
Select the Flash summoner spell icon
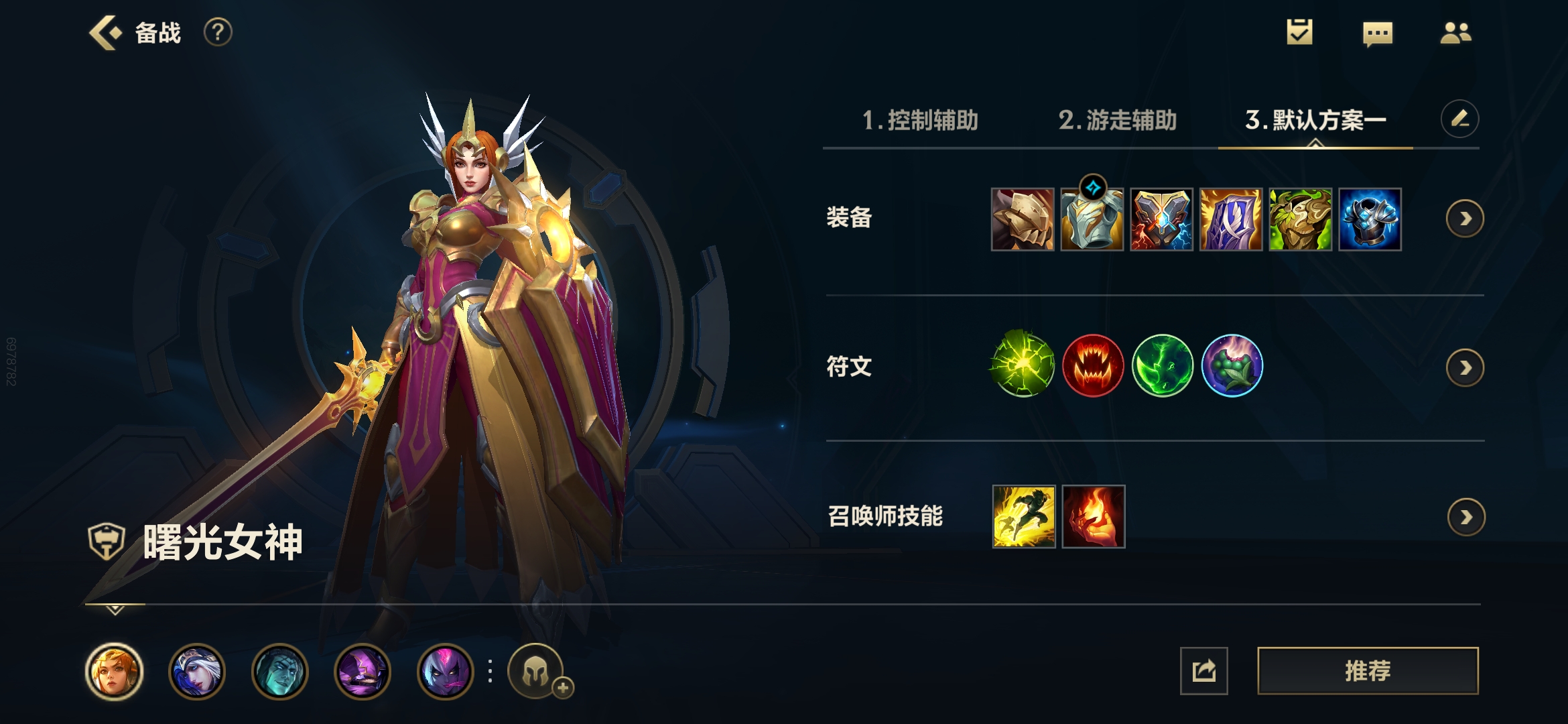coord(1025,516)
